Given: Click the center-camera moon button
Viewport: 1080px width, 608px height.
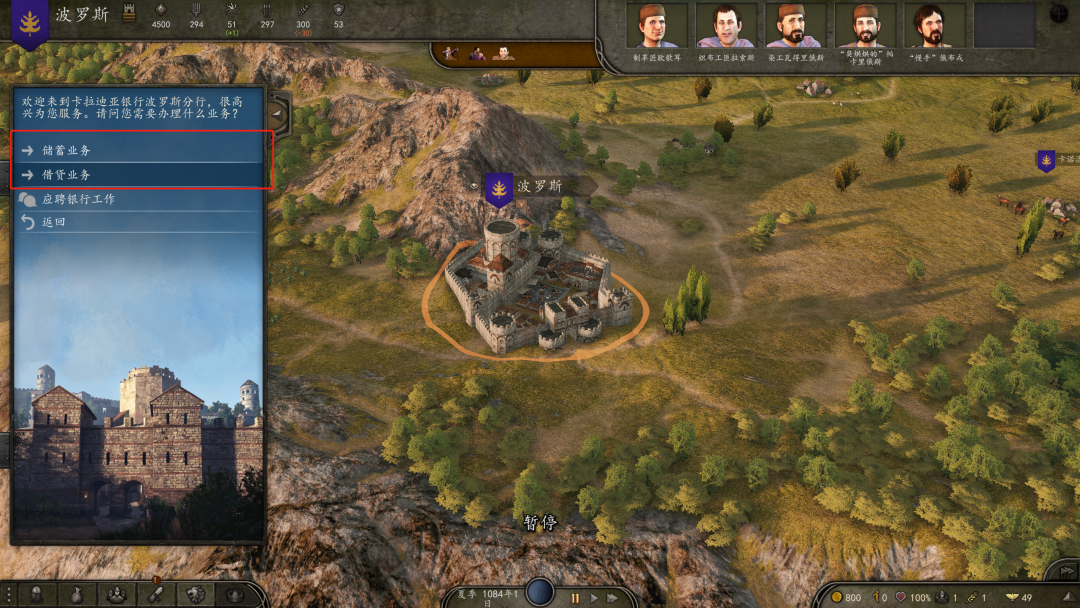Looking at the screenshot, I should [540, 592].
